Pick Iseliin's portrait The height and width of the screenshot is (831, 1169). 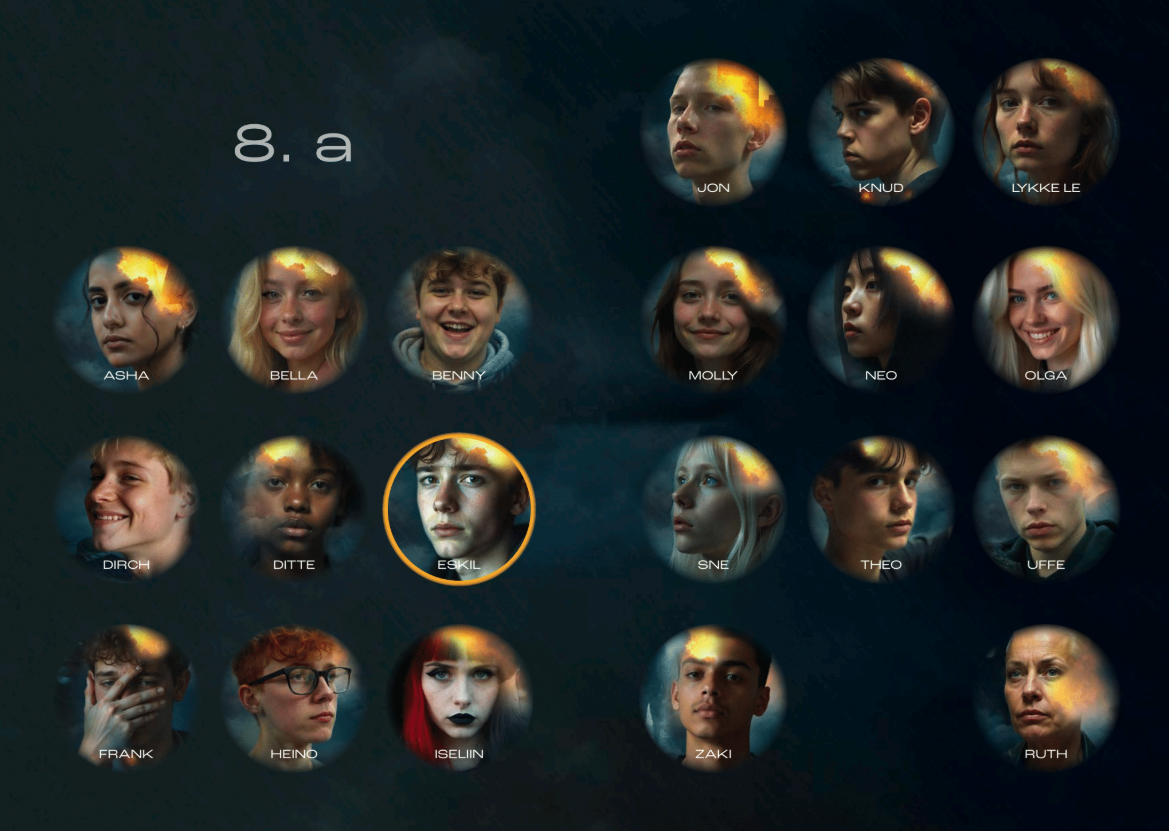coord(459,696)
